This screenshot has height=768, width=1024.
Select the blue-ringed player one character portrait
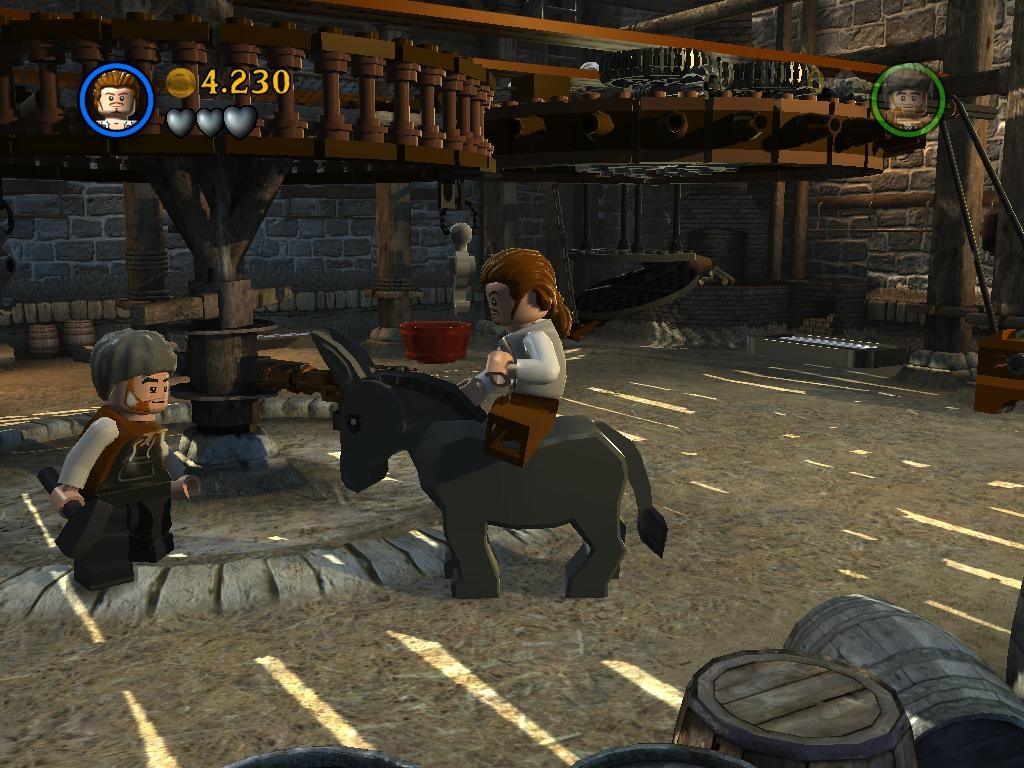116,98
